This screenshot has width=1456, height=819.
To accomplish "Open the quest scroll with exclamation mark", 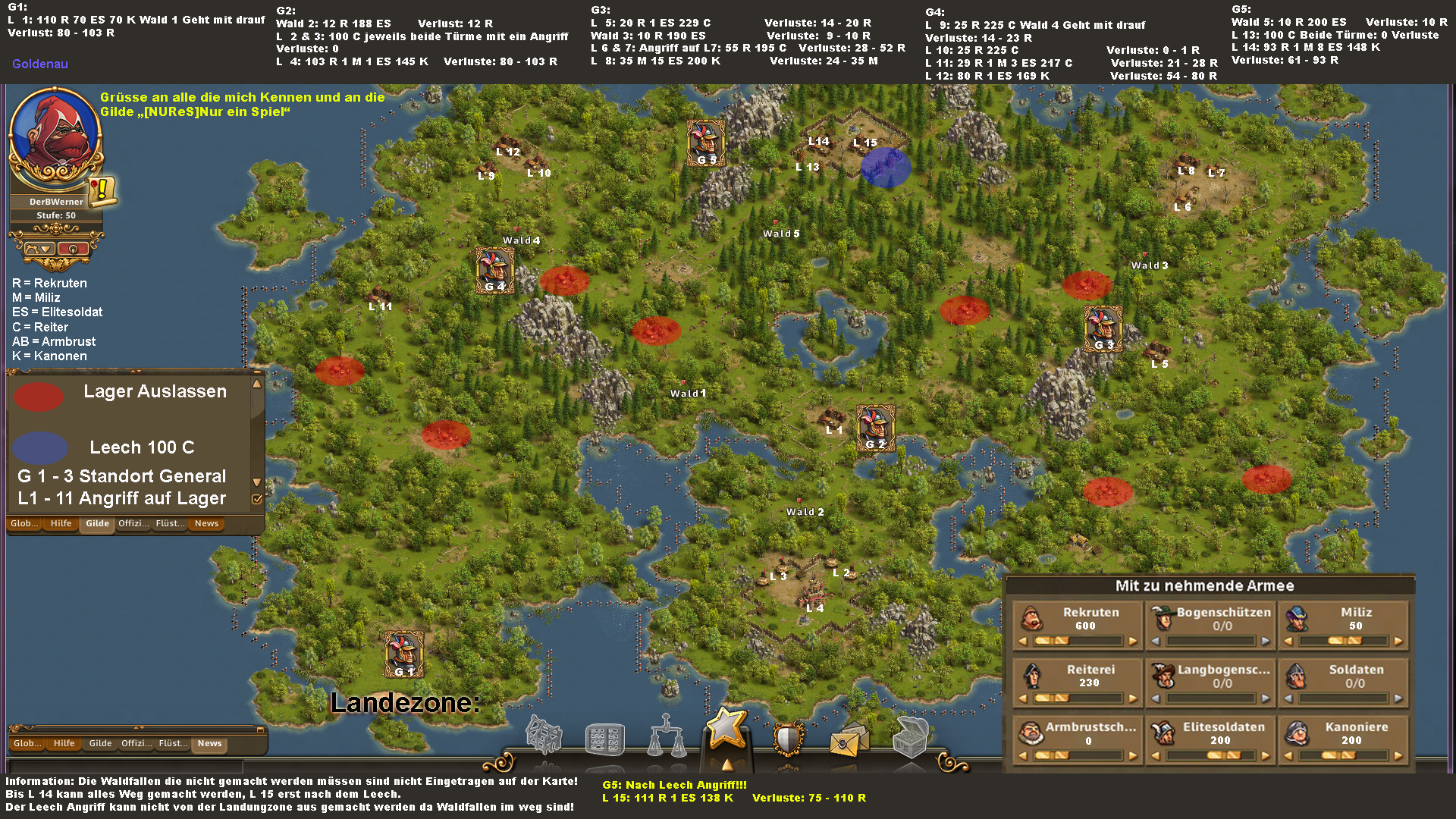I will click(102, 190).
